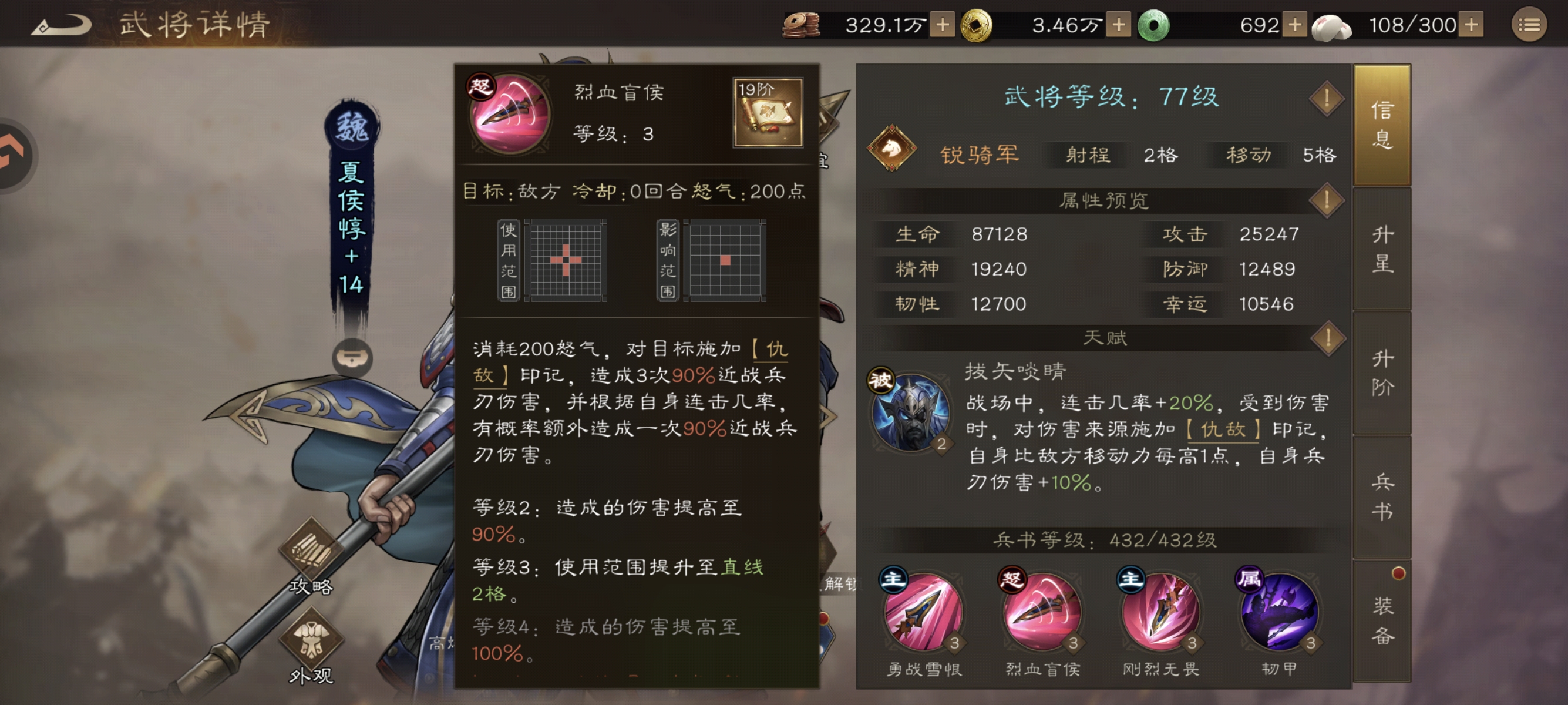
Task: Switch to the 升星 tab
Action: tap(1381, 250)
